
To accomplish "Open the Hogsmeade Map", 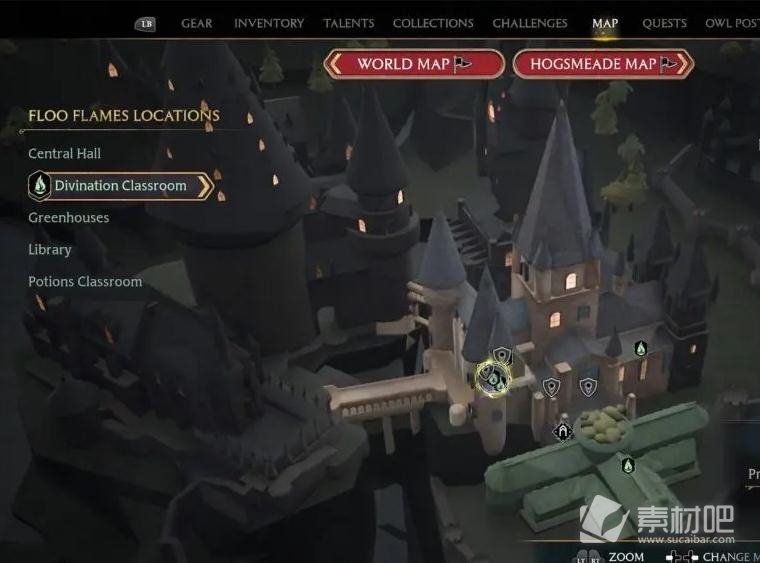I will pyautogui.click(x=603, y=64).
